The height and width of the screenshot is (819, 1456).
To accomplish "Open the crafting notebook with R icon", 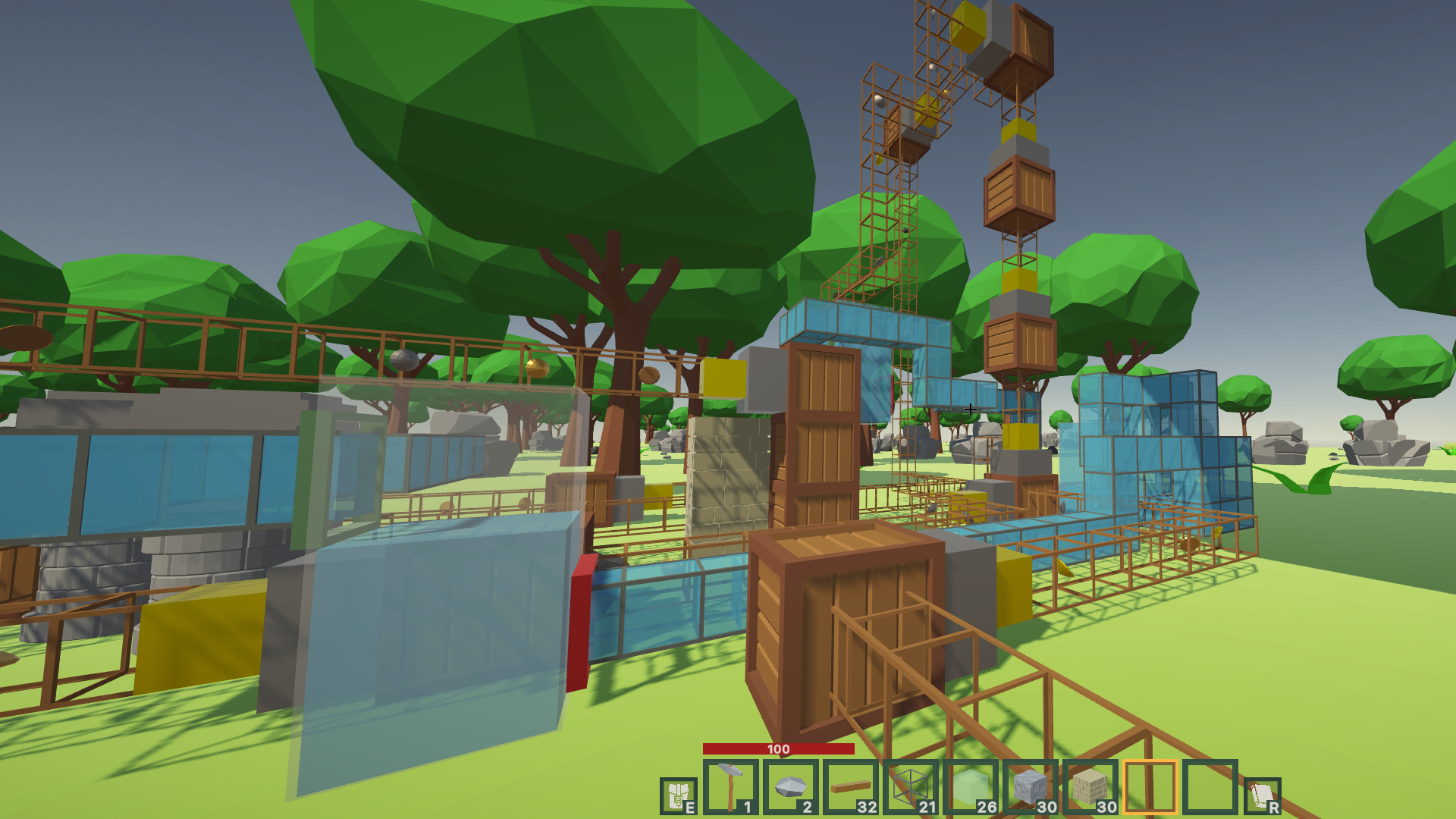I will (x=1260, y=795).
